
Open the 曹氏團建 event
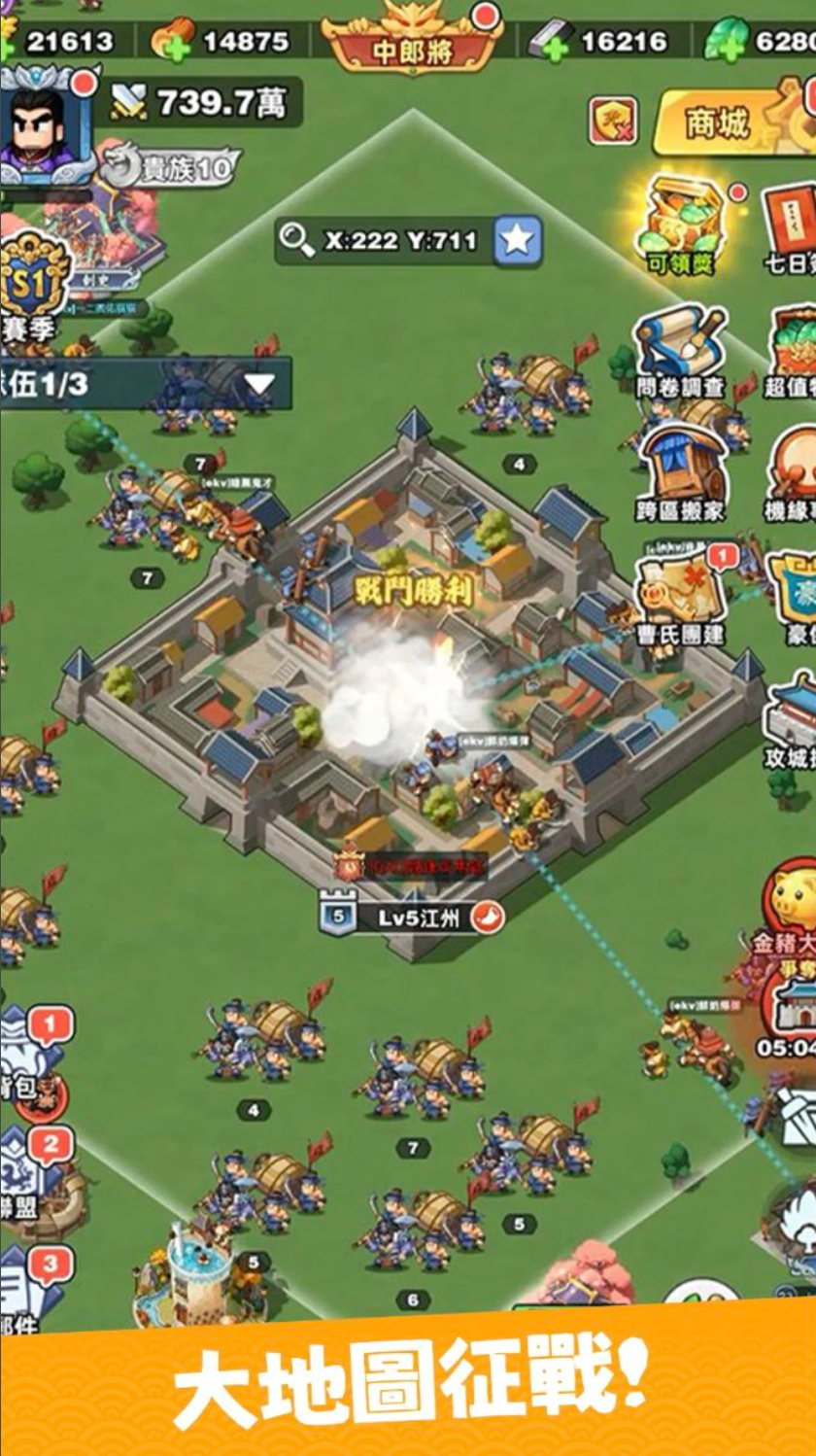tap(680, 595)
